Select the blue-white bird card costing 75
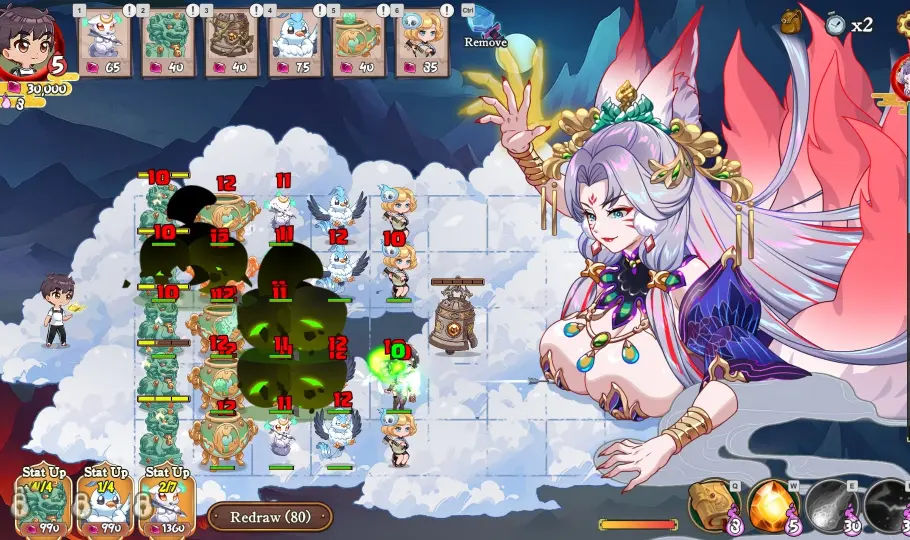The height and width of the screenshot is (540, 910). coord(294,42)
